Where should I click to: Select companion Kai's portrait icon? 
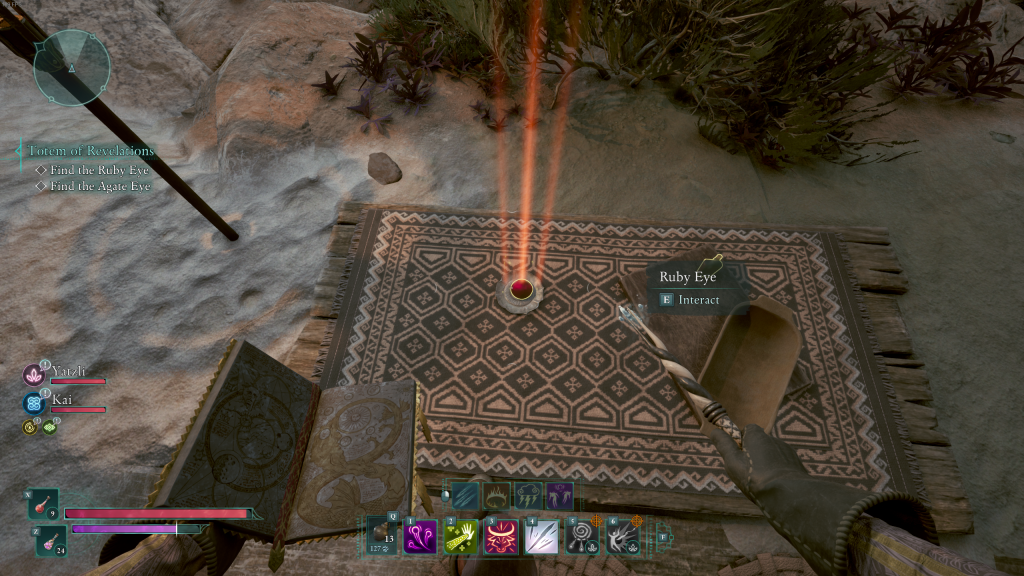(33, 403)
